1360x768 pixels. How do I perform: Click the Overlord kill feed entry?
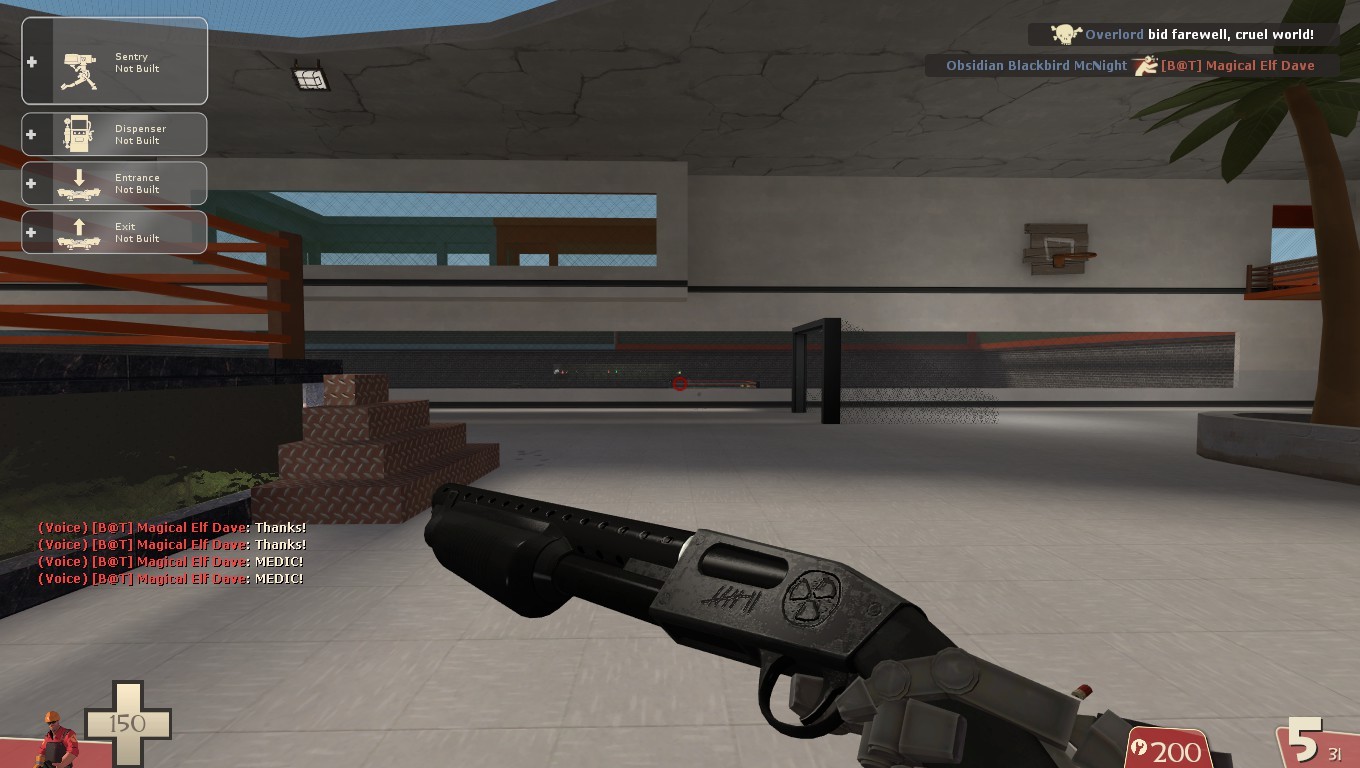(x=1180, y=34)
